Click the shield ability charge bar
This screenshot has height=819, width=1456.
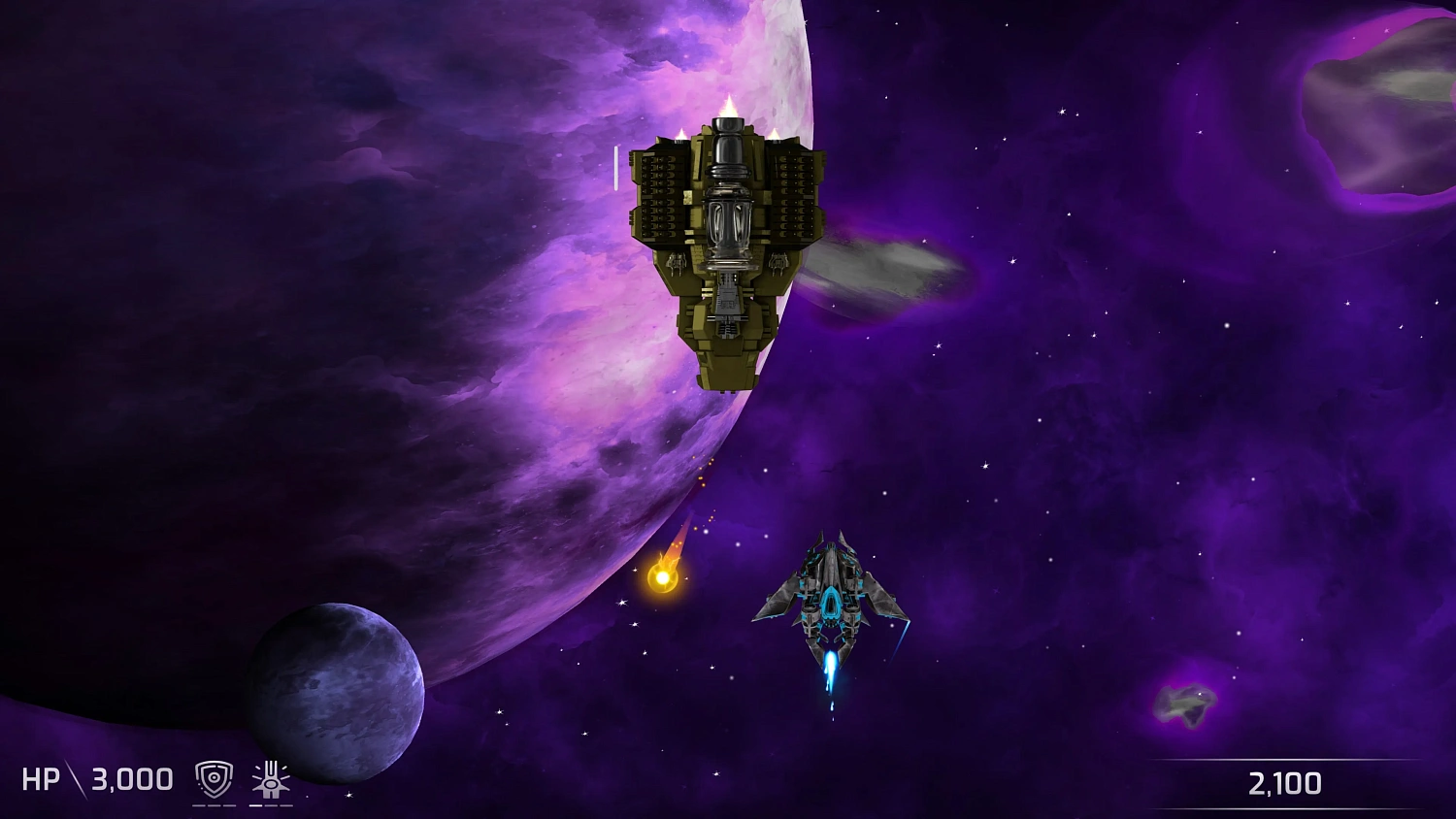(214, 805)
